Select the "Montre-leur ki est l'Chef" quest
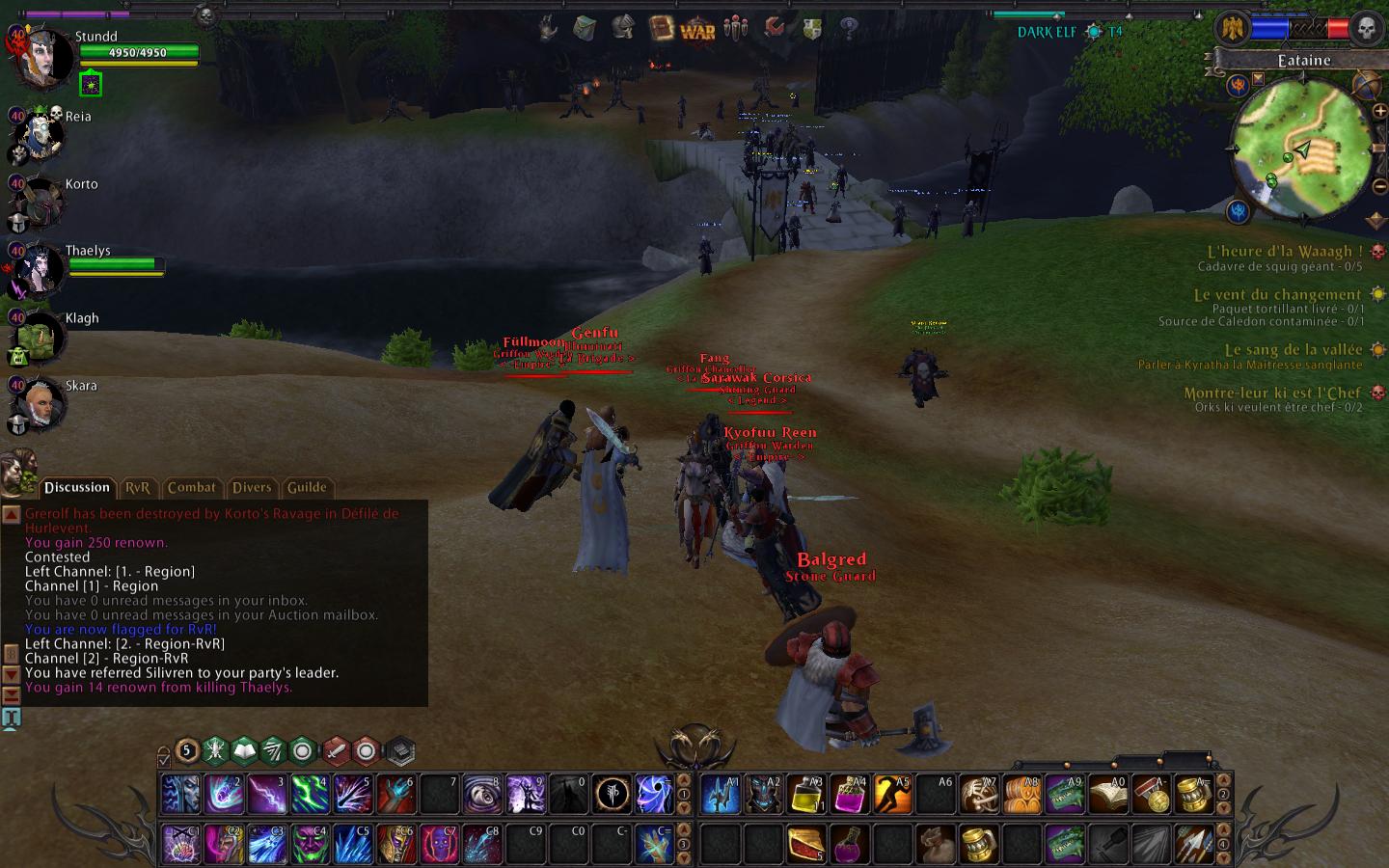The width and height of the screenshot is (1389, 868). (x=1272, y=393)
